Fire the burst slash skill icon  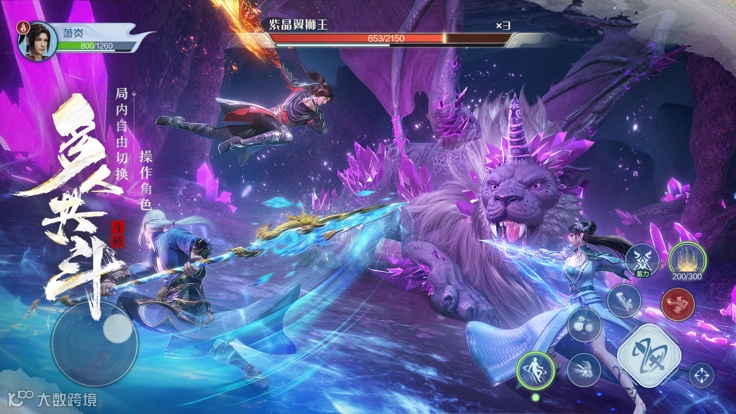(583, 370)
